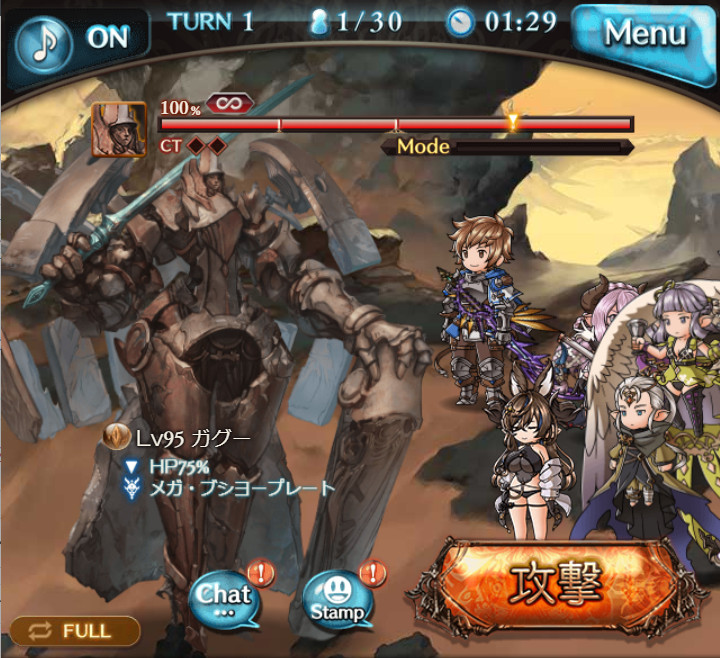This screenshot has height=658, width=720.
Task: Toggle the music ON sound button
Action: click(x=80, y=40)
